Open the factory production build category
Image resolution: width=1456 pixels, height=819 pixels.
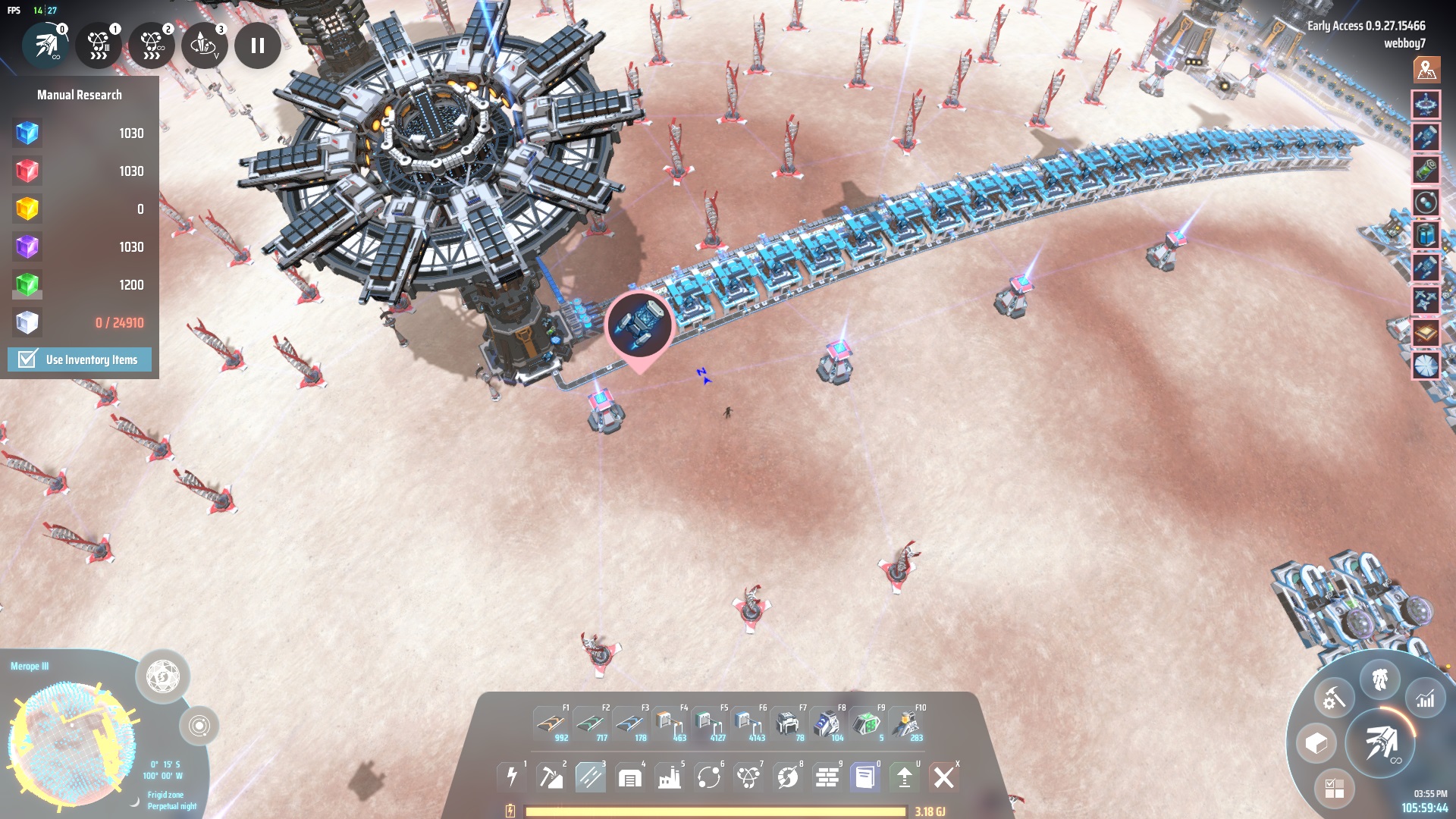coord(670,777)
